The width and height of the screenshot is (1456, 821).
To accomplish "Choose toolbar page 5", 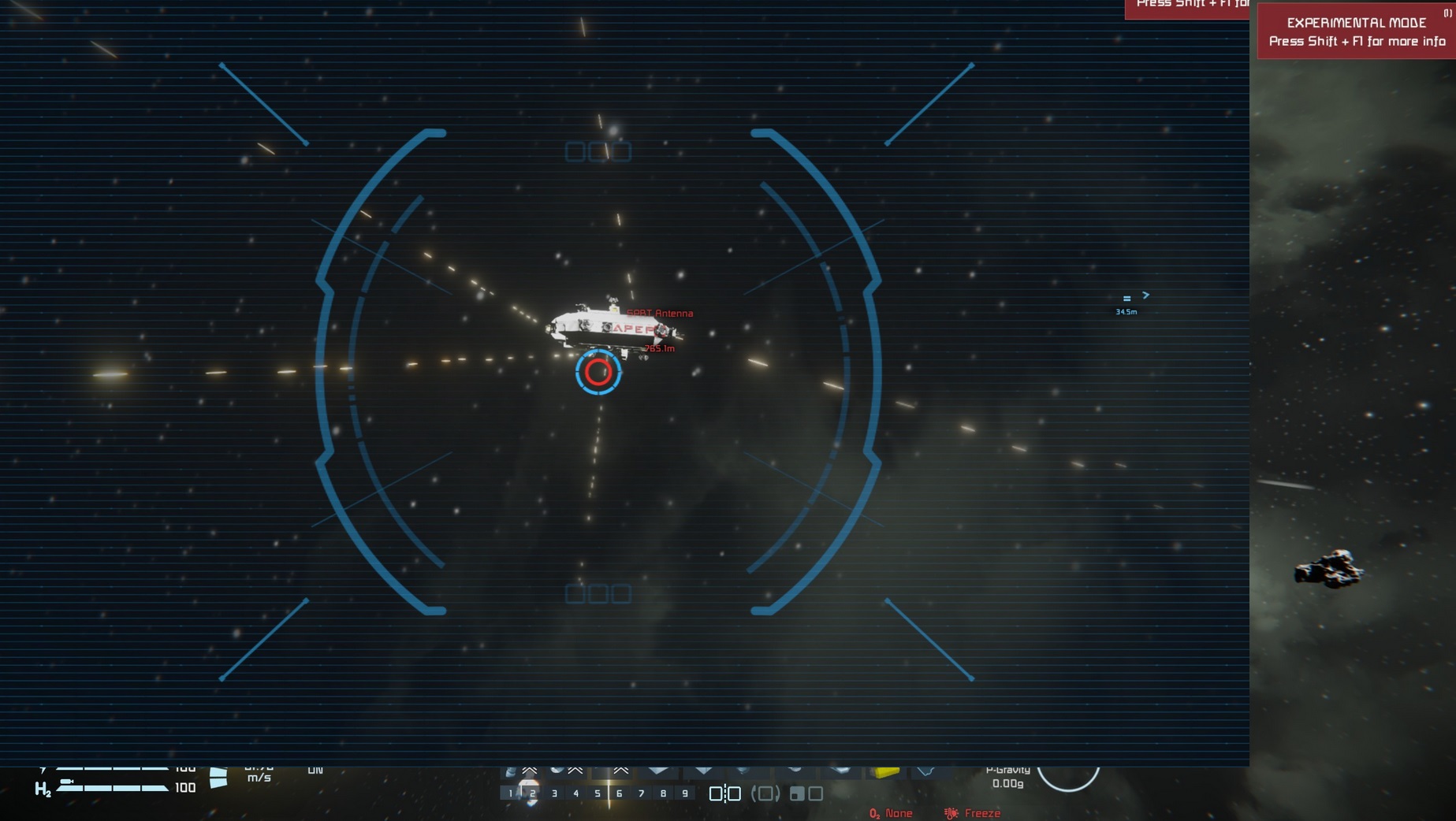I will (598, 793).
